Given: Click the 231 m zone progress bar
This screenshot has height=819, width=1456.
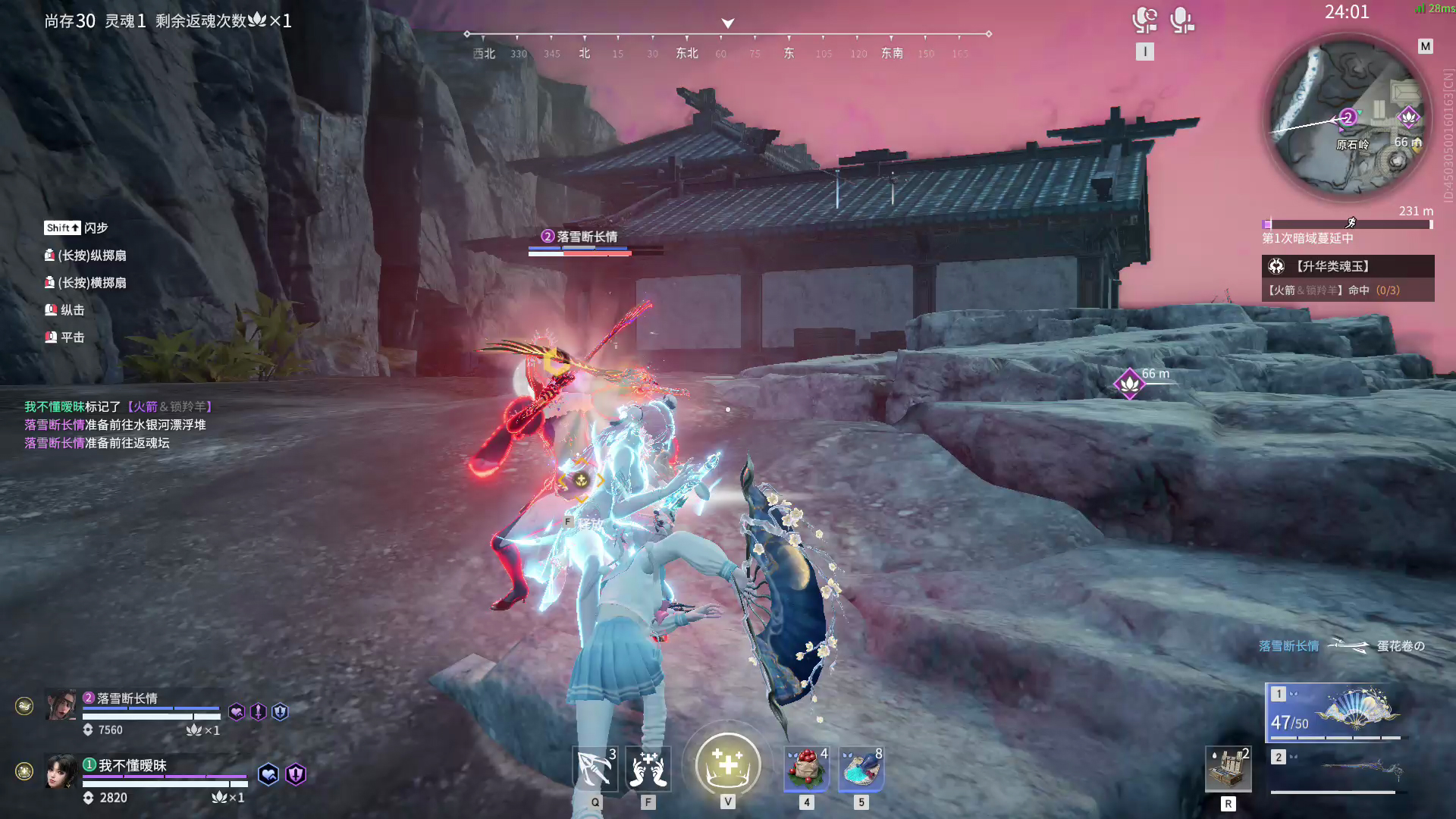Looking at the screenshot, I should 1347,222.
